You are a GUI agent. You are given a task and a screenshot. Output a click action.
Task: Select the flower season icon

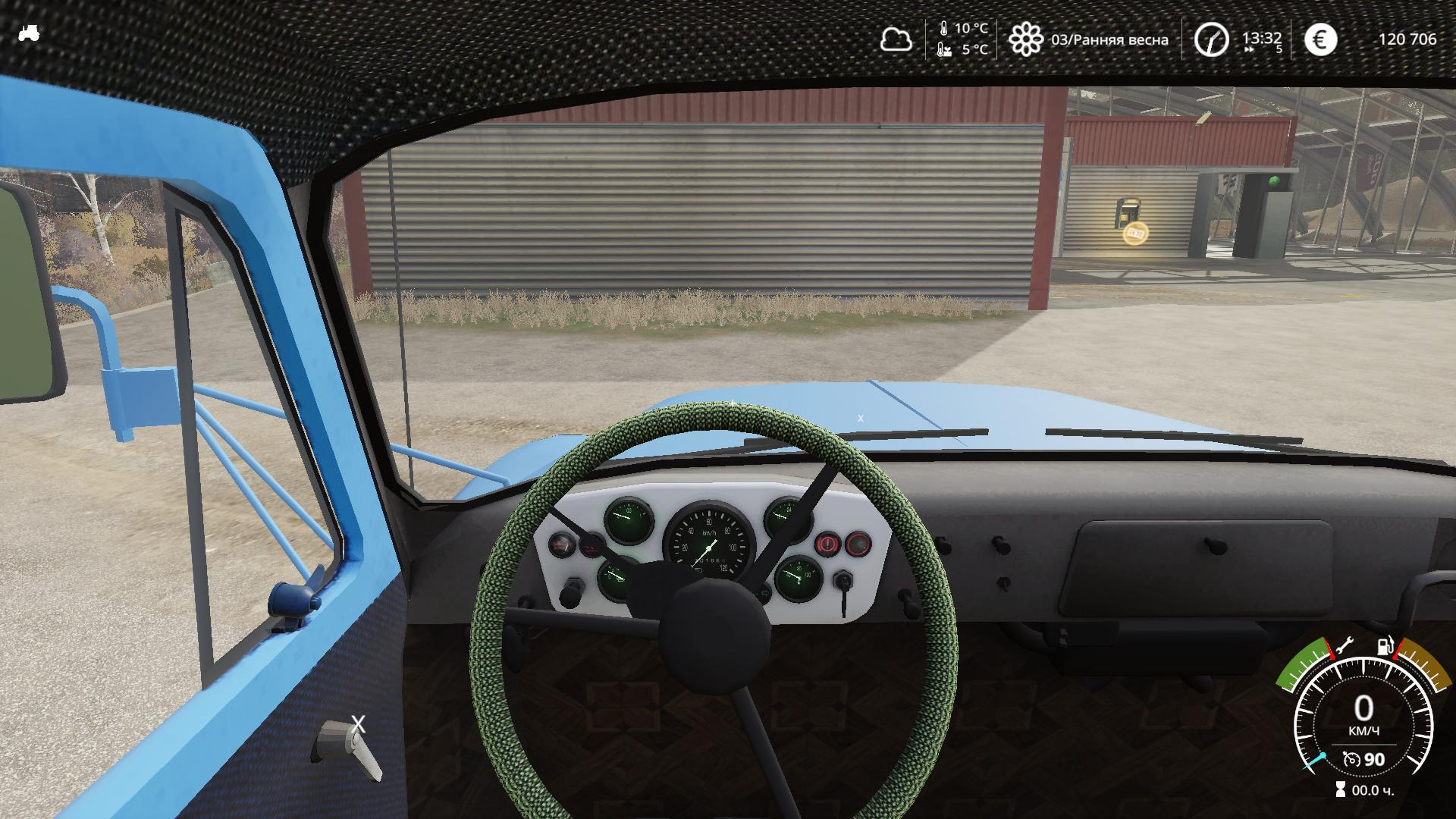[x=1025, y=39]
